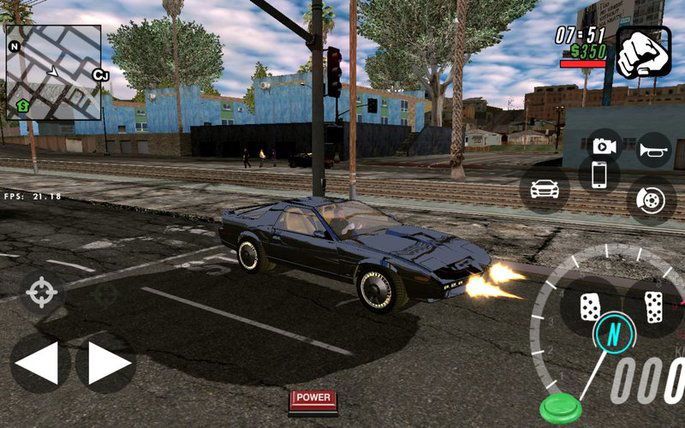This screenshot has width=685, height=428.
Task: Tap the crosshair target button
Action: (x=42, y=293)
